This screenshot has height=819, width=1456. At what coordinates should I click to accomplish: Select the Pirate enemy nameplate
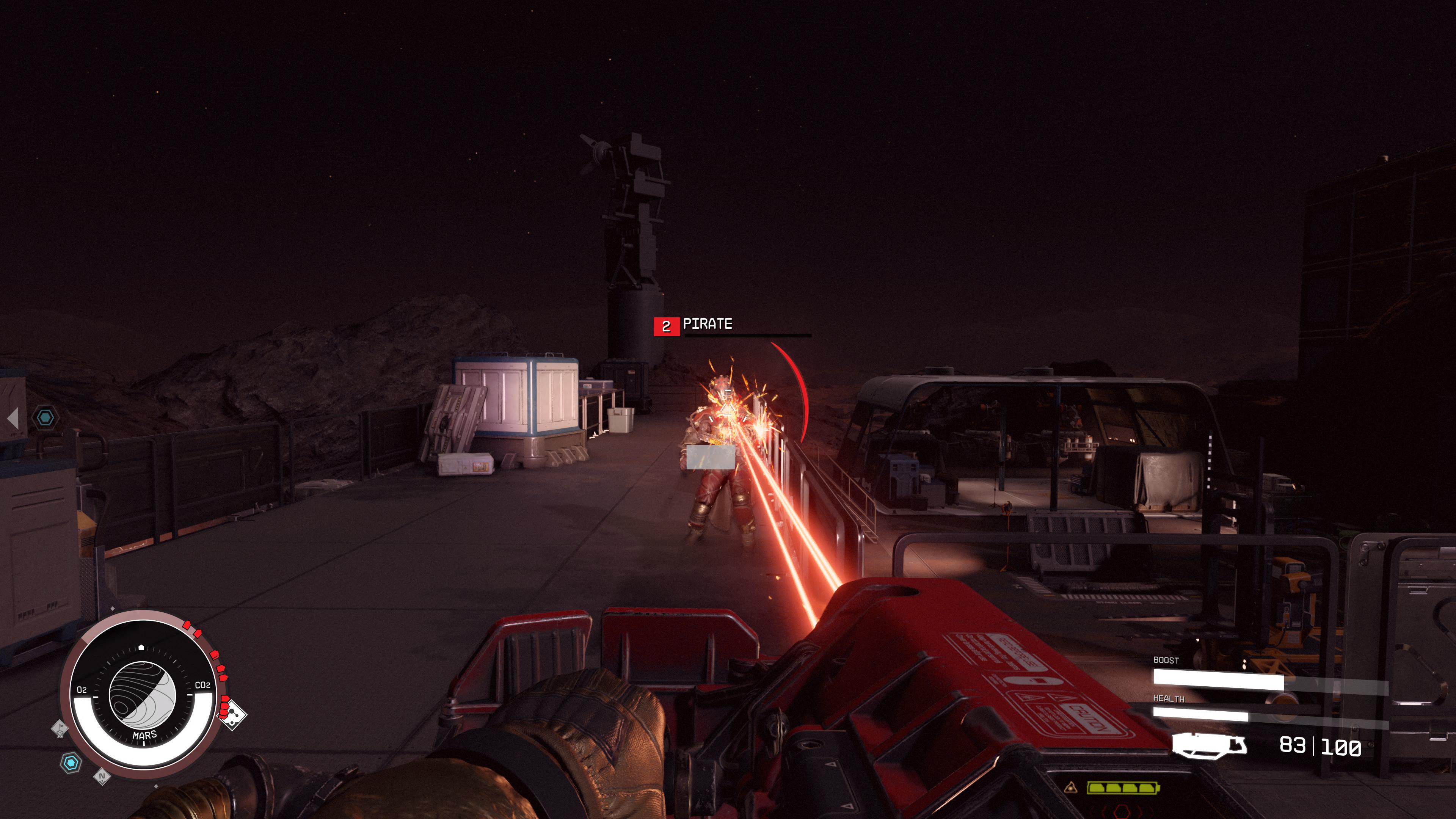pos(707,325)
